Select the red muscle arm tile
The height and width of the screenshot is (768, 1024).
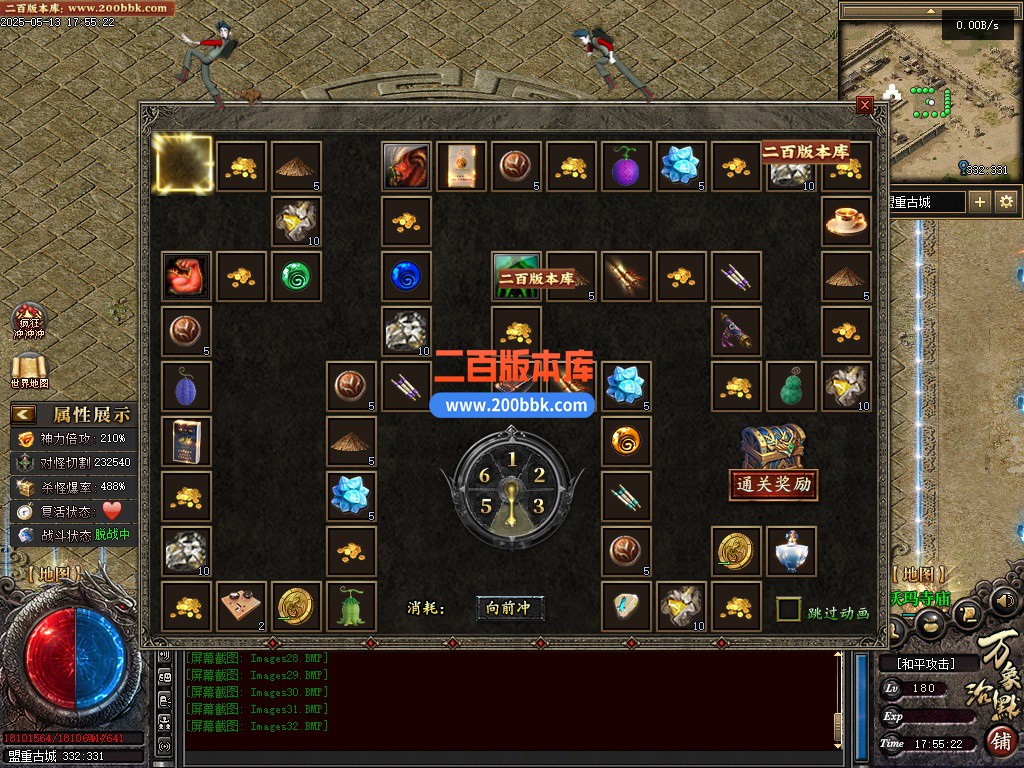[187, 276]
